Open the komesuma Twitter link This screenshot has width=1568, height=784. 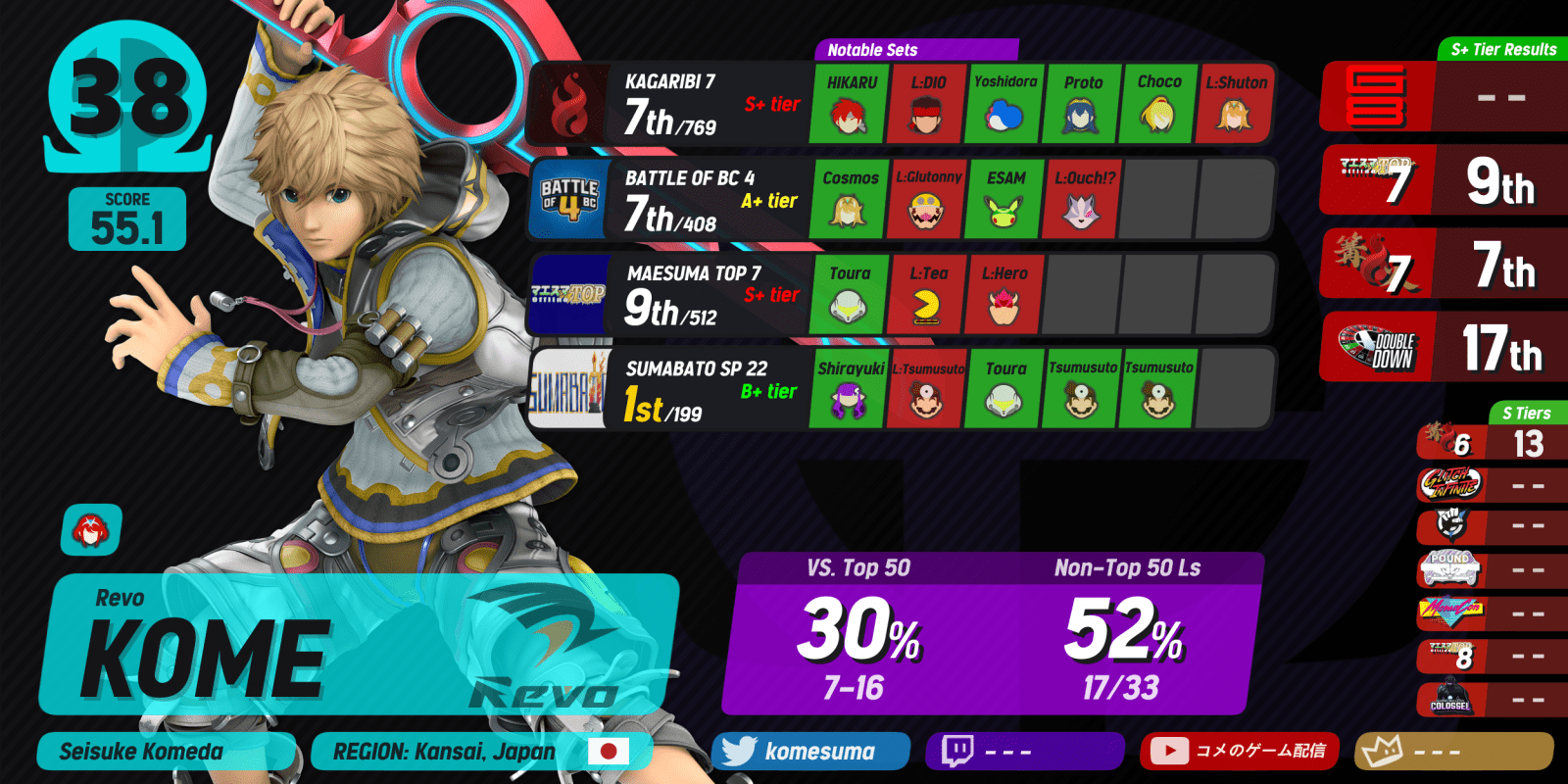click(x=811, y=752)
